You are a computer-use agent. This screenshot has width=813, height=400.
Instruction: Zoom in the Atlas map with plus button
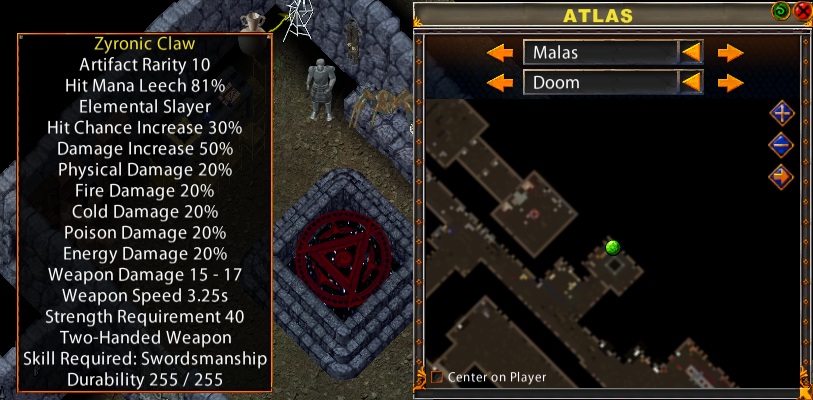782,113
